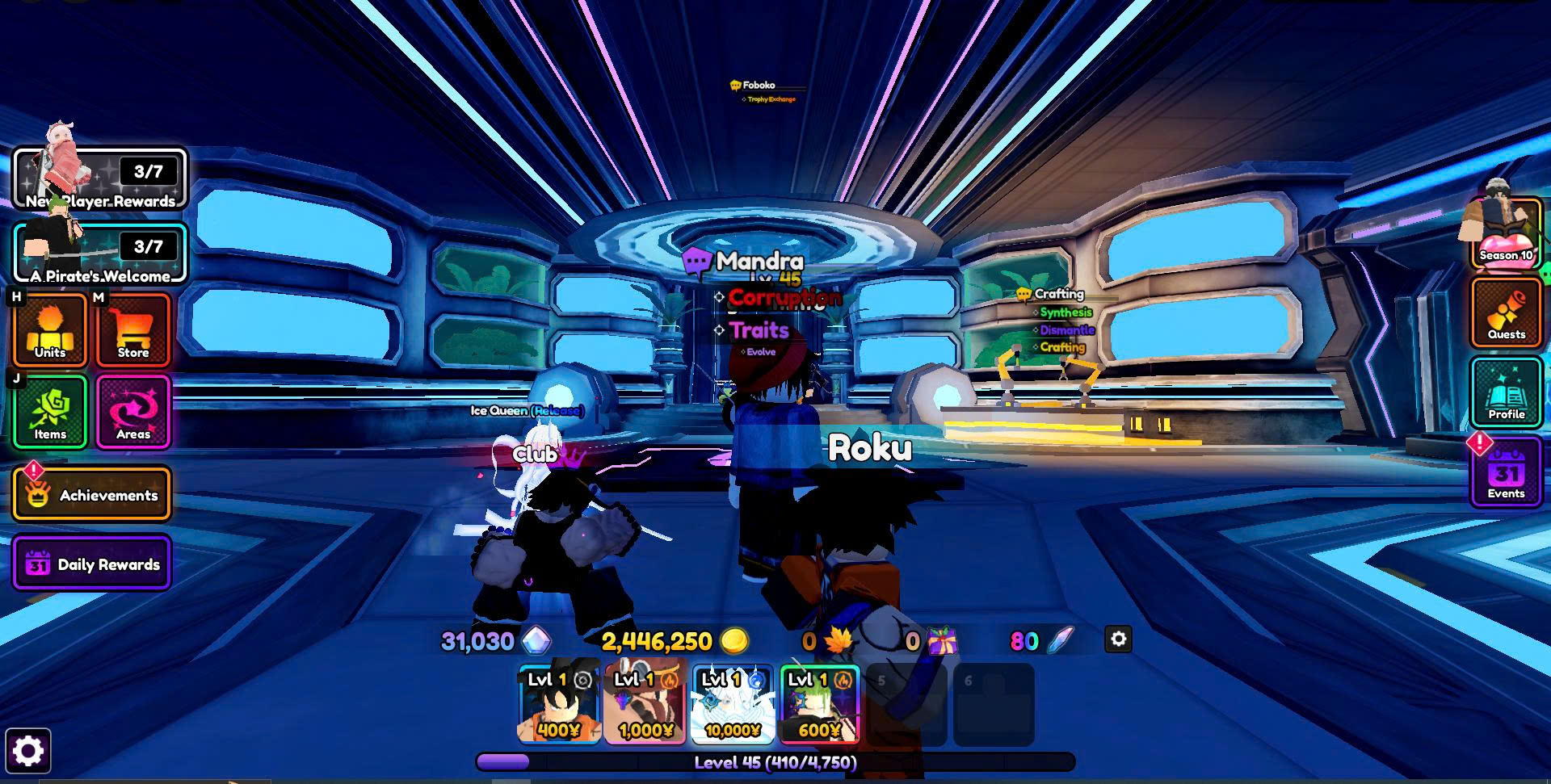Click the small gear beside the currency bar
The image size is (1551, 784).
[x=1118, y=639]
